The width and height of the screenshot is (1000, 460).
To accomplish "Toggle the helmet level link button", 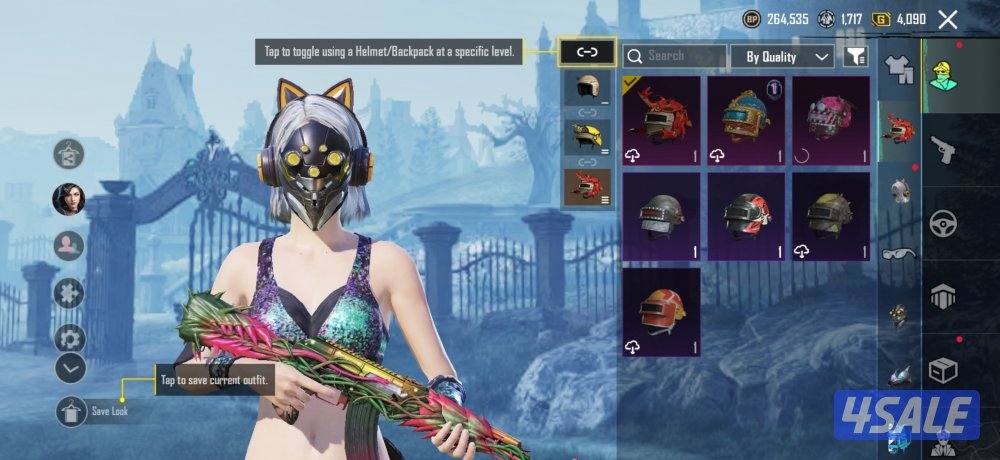I will (x=586, y=51).
